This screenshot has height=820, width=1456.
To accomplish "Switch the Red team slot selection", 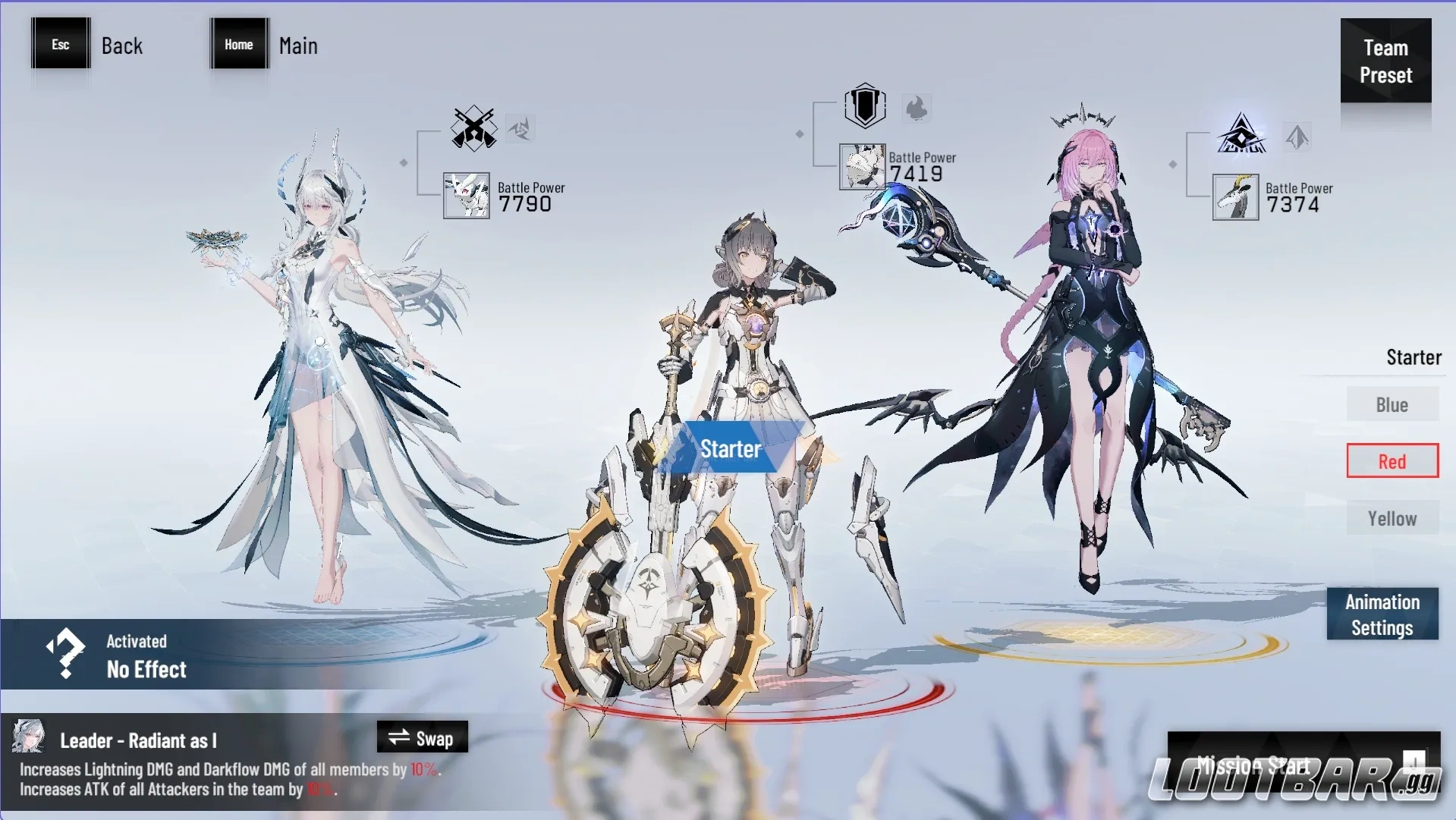I will 1392,460.
